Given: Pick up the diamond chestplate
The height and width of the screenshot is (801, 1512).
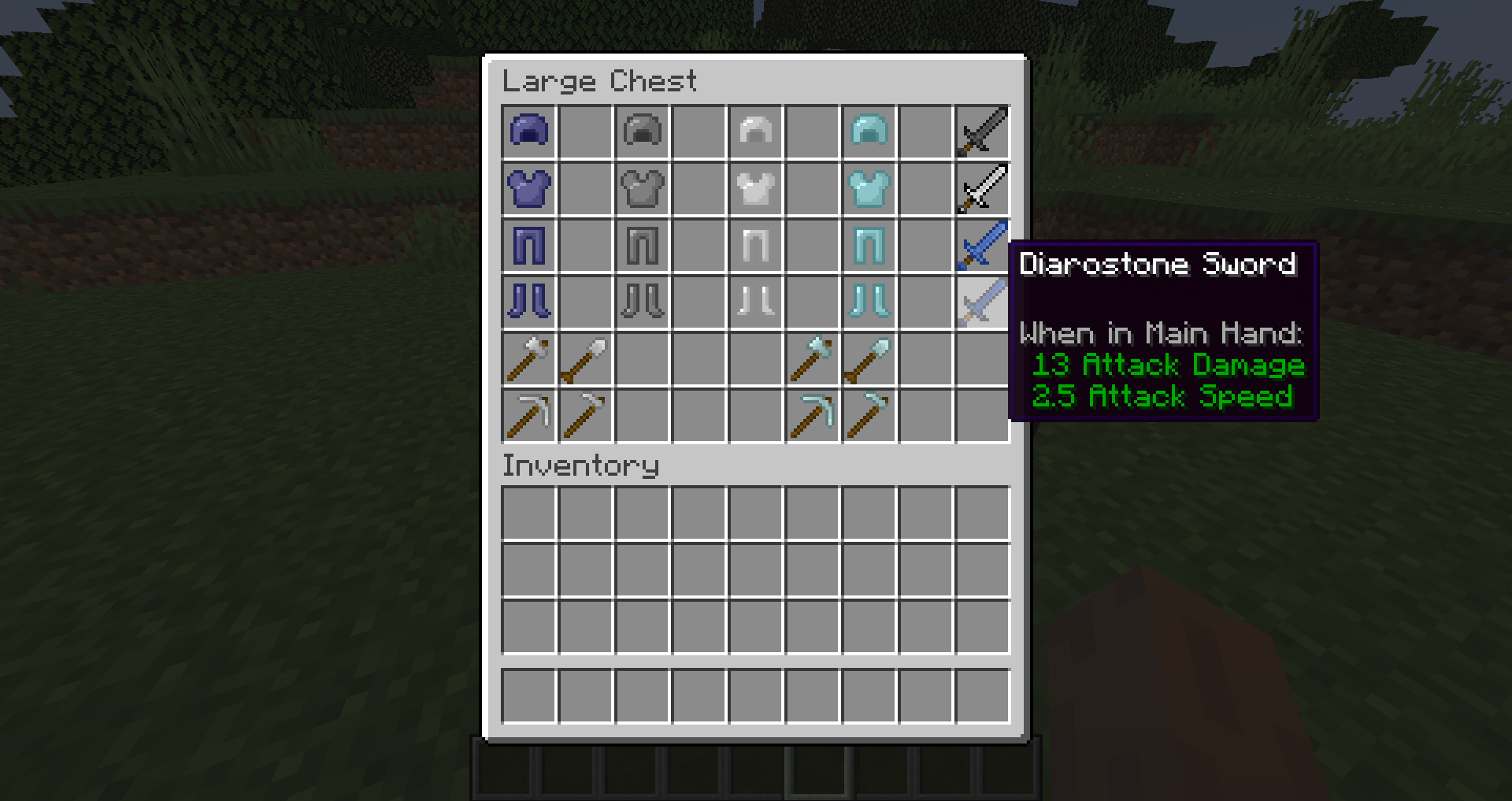Looking at the screenshot, I should pyautogui.click(x=869, y=188).
